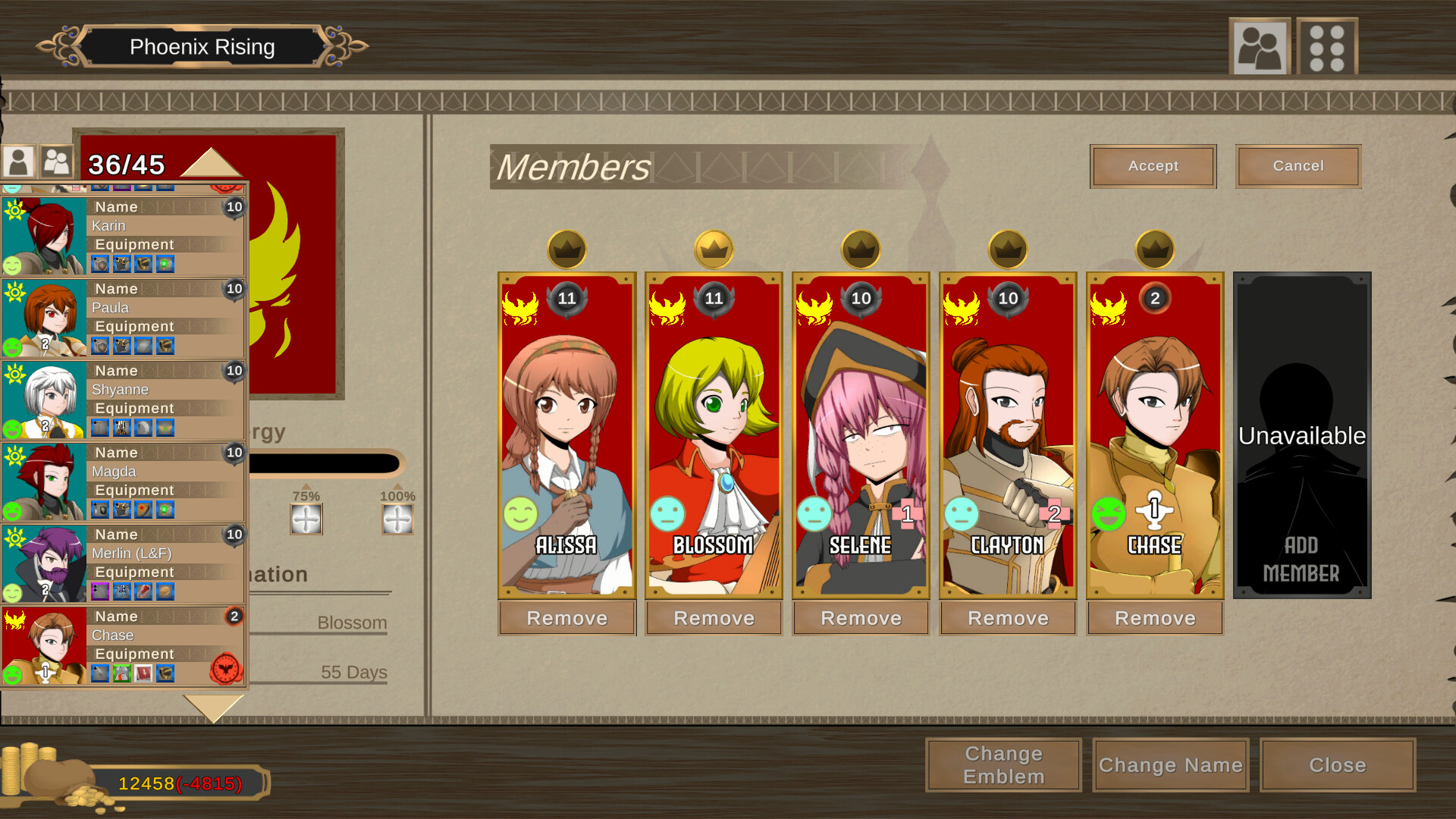Click the six-dot dice menu icon
Image resolution: width=1456 pixels, height=819 pixels.
click(x=1327, y=45)
